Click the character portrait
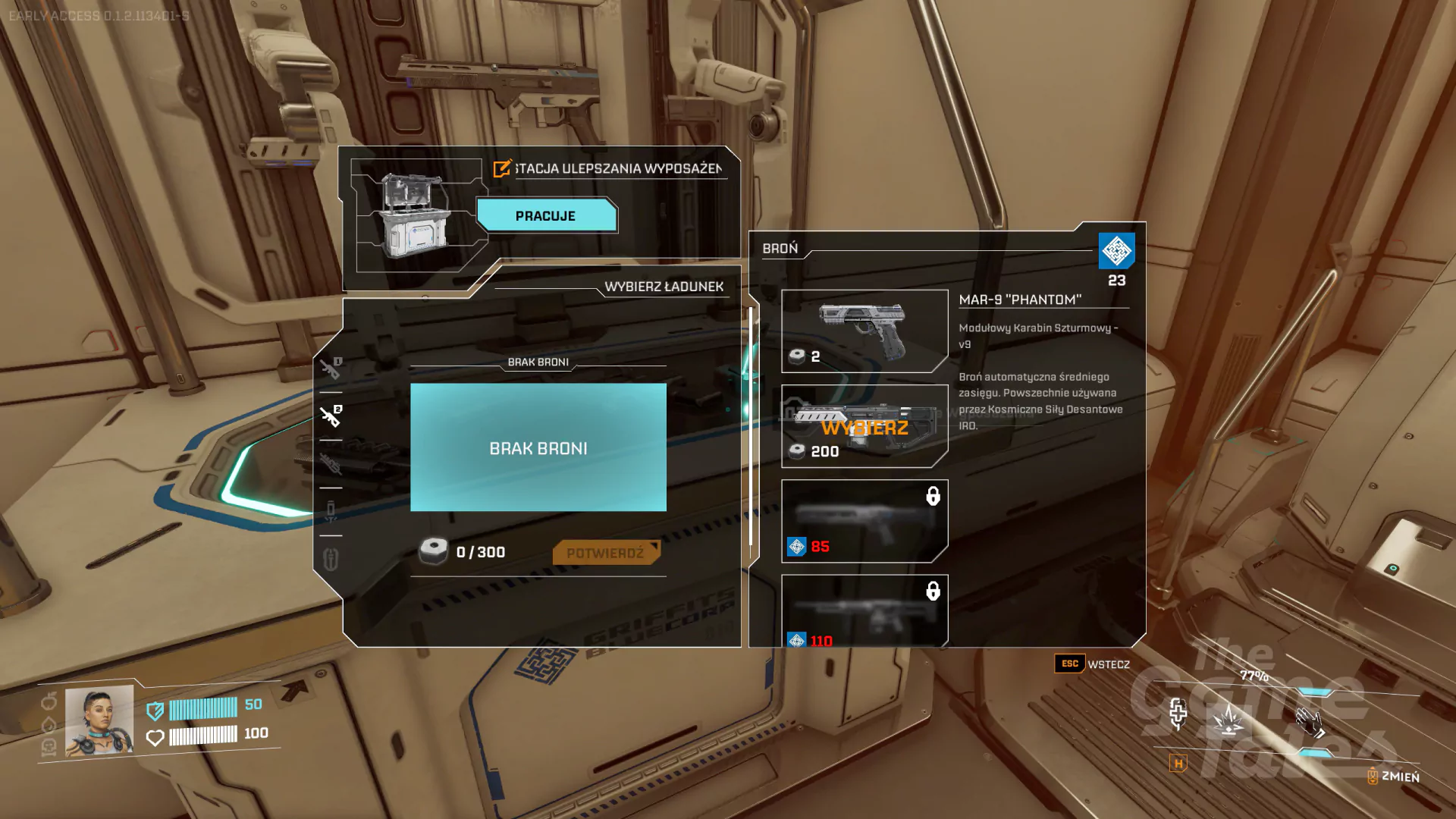This screenshot has width=1456, height=819. point(99,720)
